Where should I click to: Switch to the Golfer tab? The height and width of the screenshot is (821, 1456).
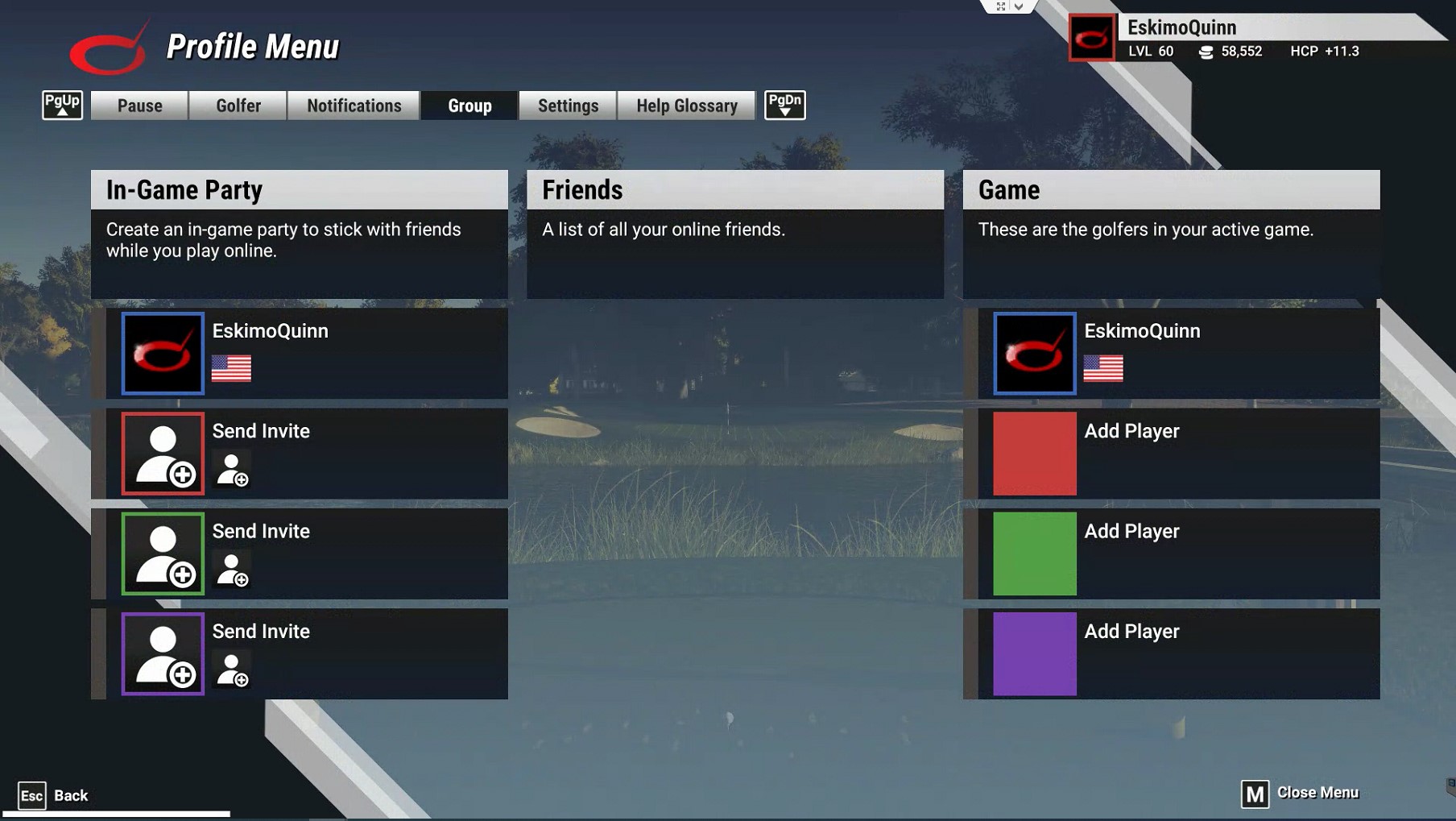tap(238, 105)
